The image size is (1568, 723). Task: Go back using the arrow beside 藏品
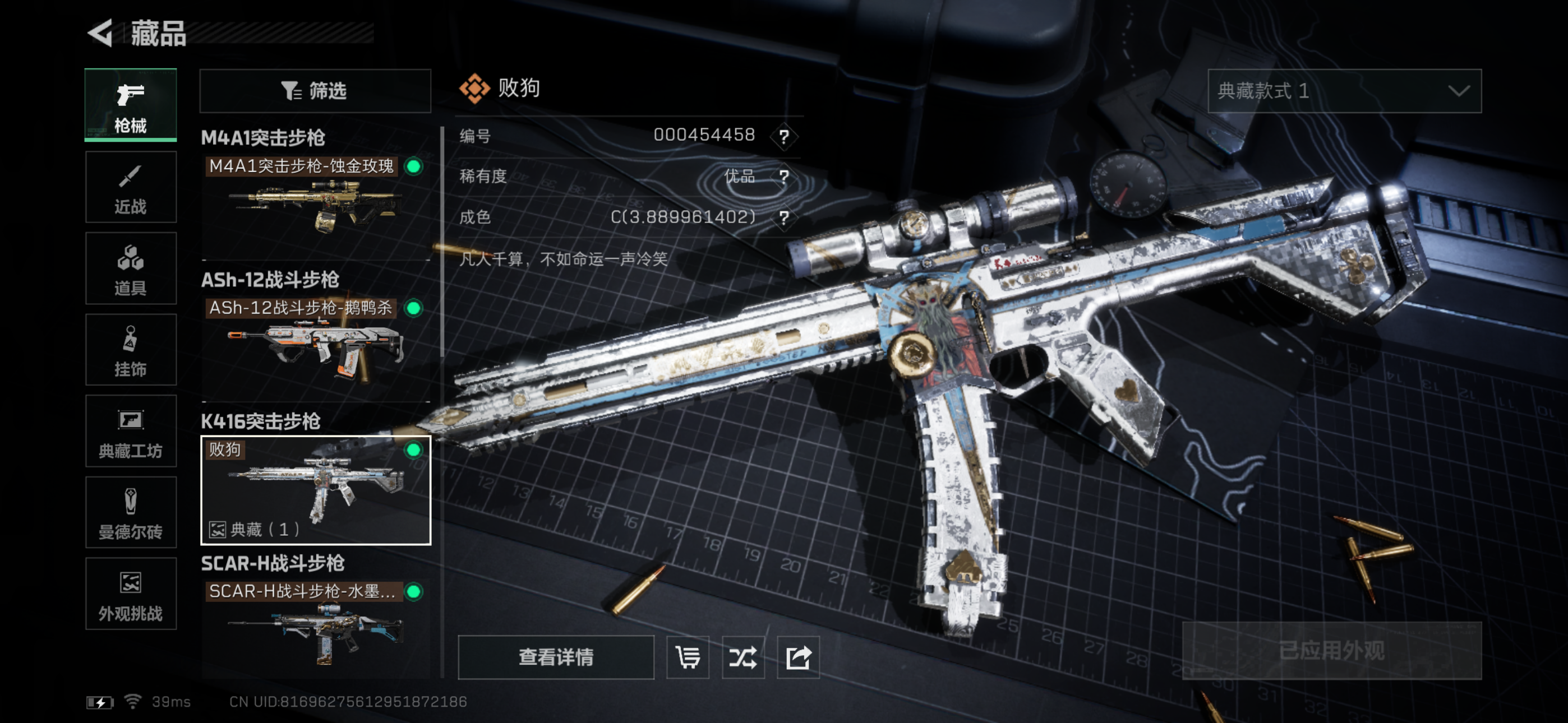point(101,33)
